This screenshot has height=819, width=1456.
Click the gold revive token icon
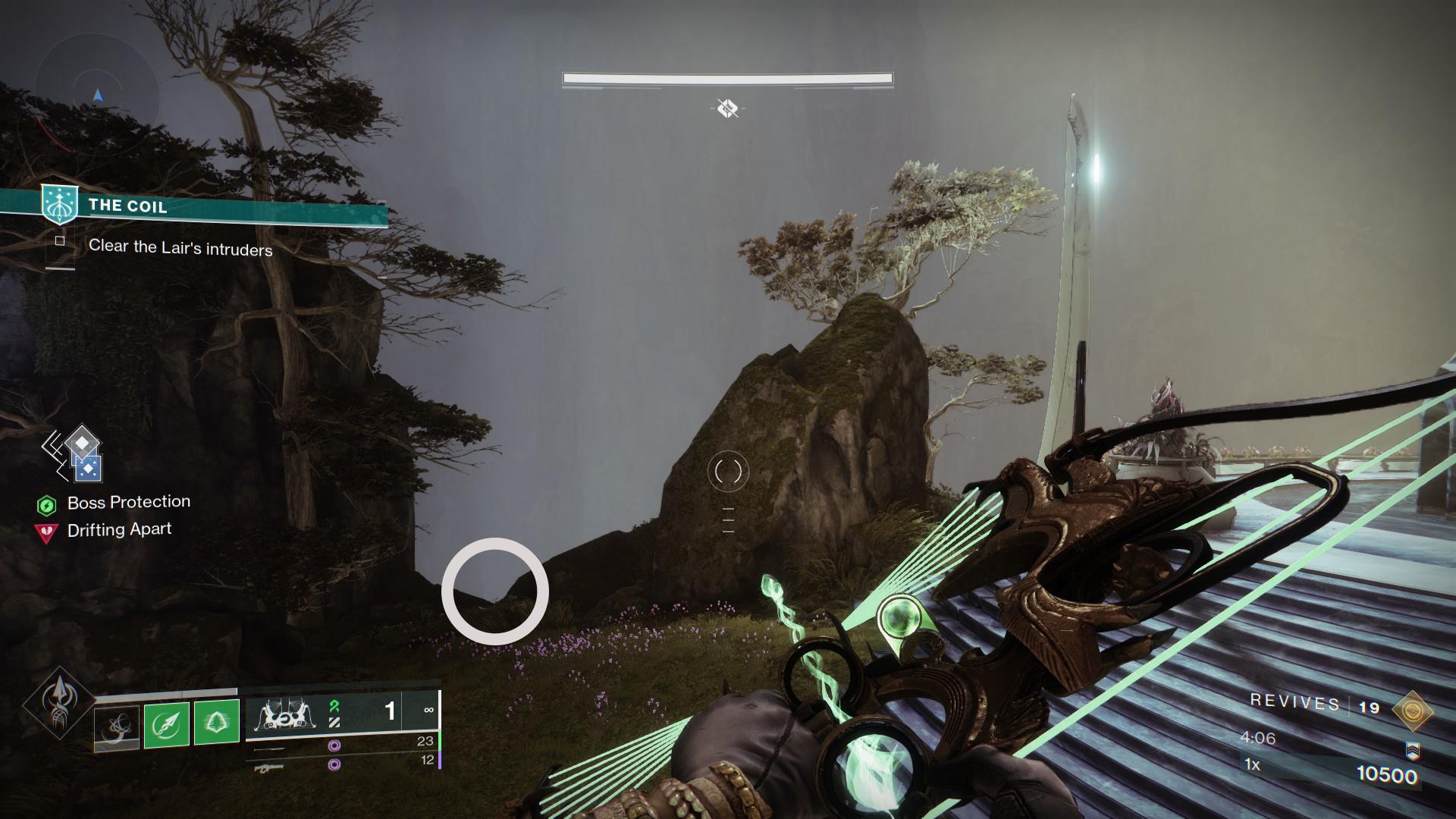[x=1413, y=709]
